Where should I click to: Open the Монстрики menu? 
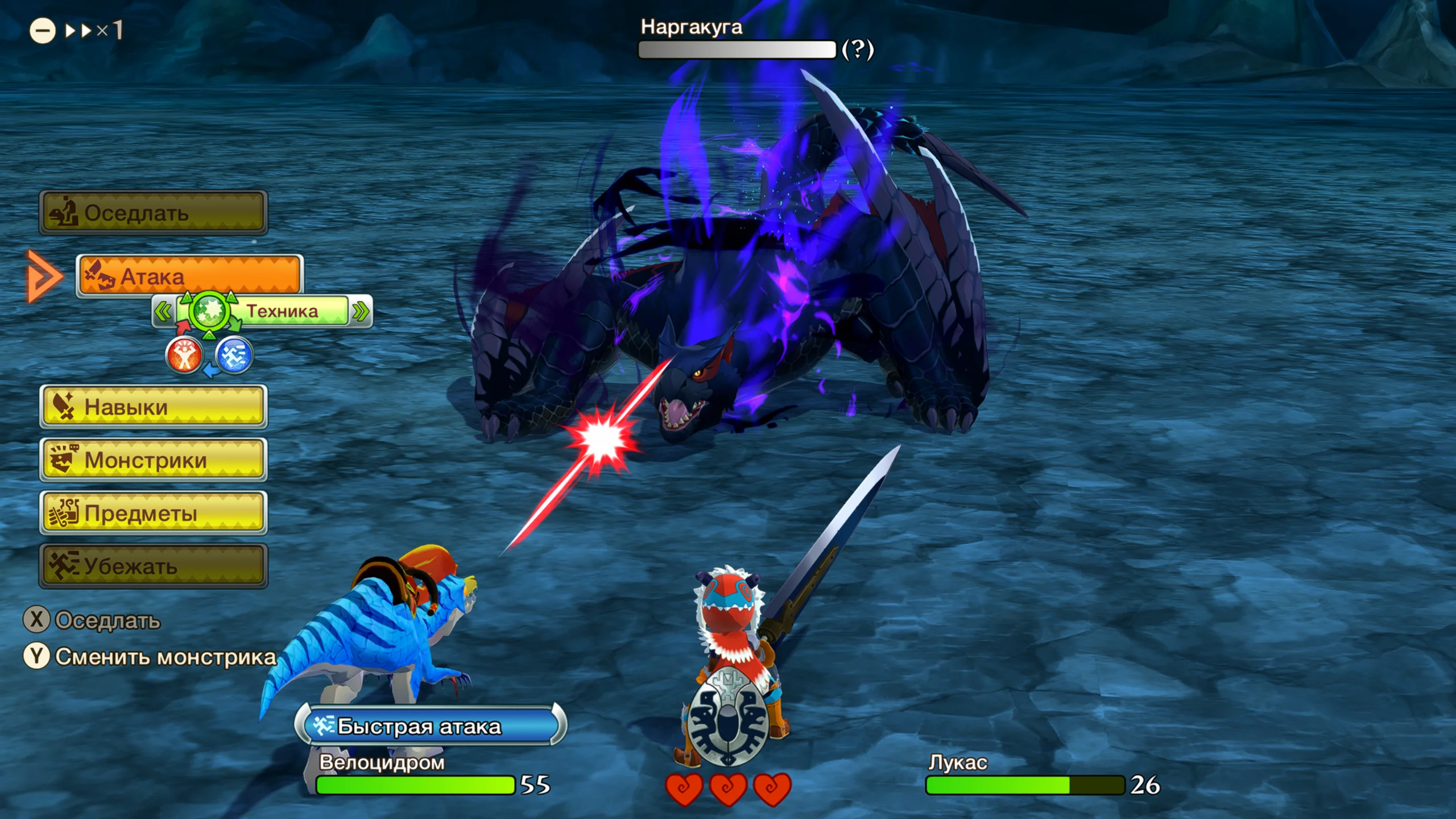click(x=153, y=460)
